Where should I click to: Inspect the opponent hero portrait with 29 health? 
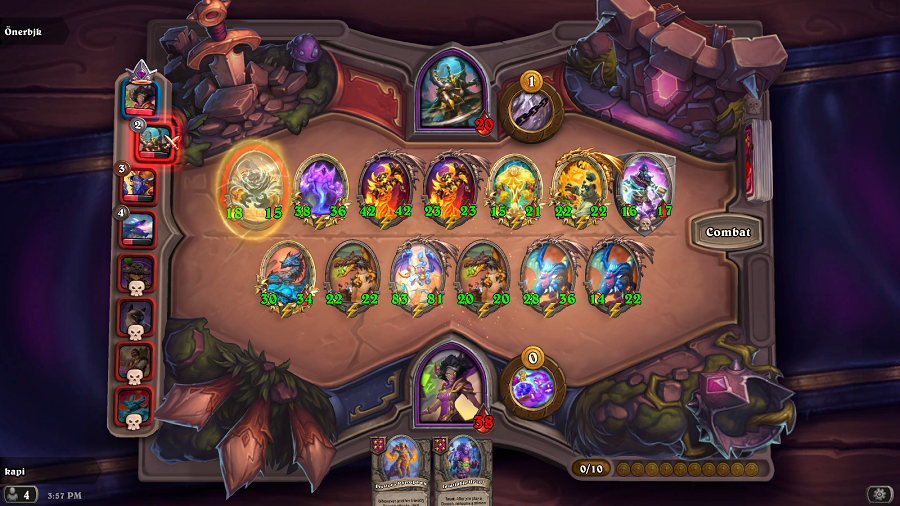tap(452, 91)
